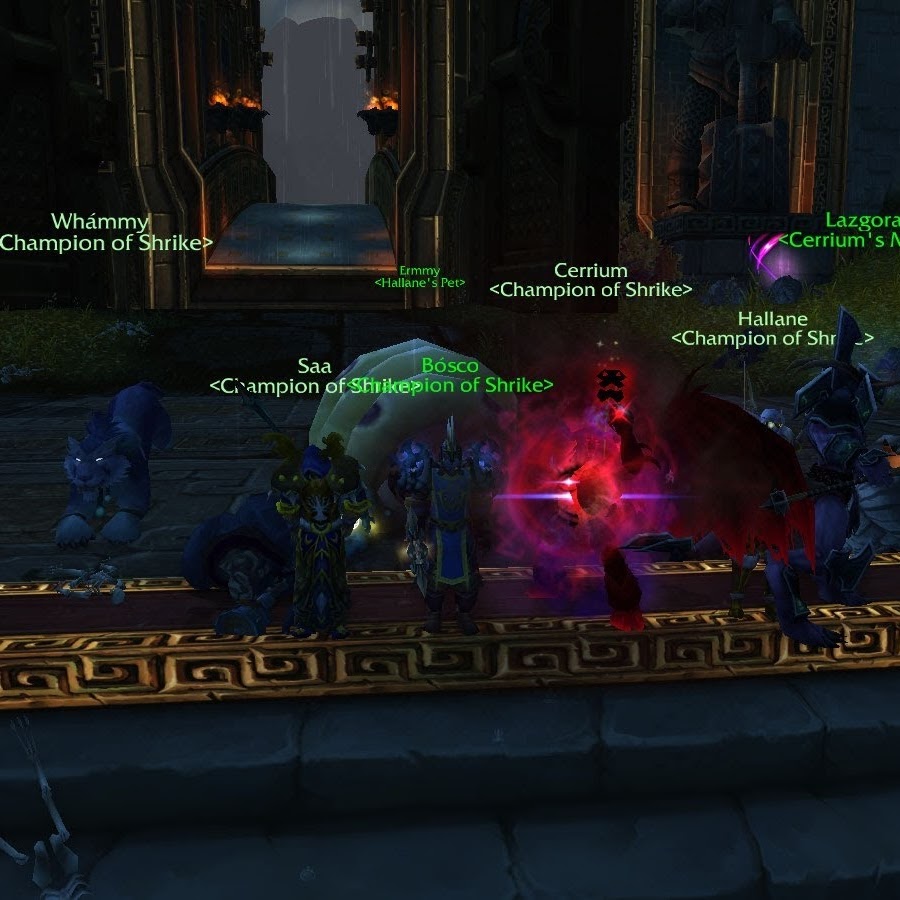The height and width of the screenshot is (900, 900).
Task: Target Cerrium via the name label
Action: [591, 271]
